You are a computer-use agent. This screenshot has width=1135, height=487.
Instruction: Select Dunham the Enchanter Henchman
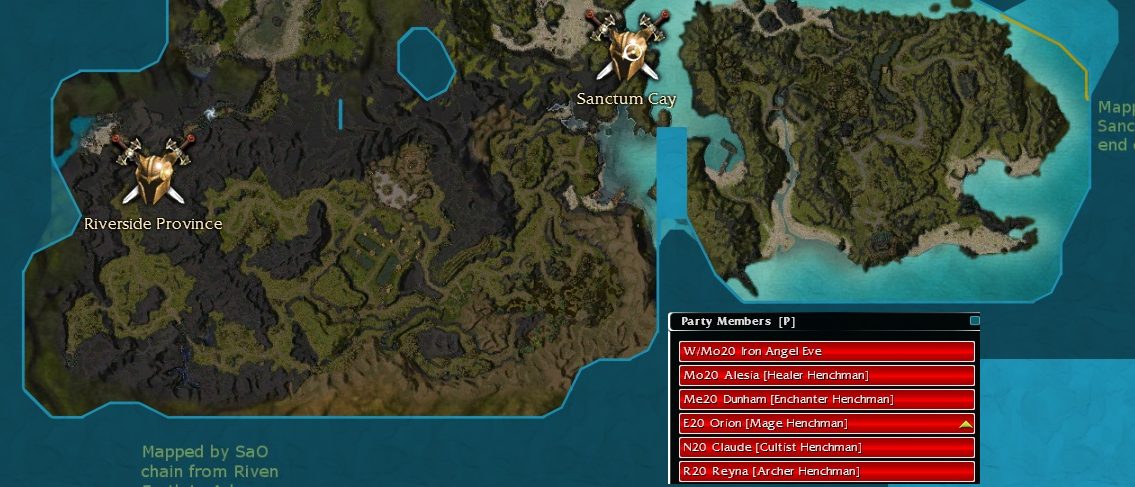coord(826,399)
